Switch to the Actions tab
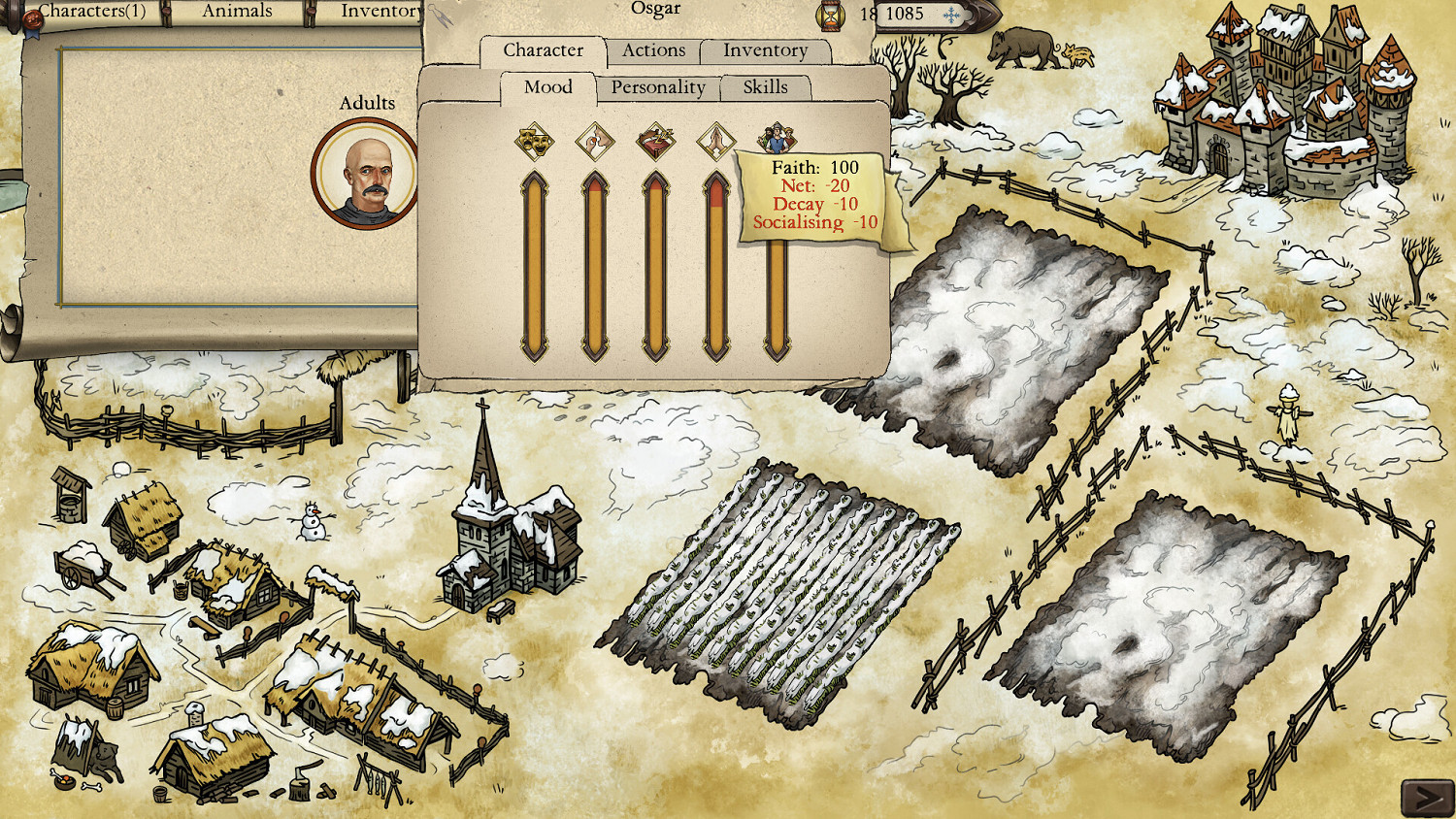Viewport: 1456px width, 819px height. (654, 50)
